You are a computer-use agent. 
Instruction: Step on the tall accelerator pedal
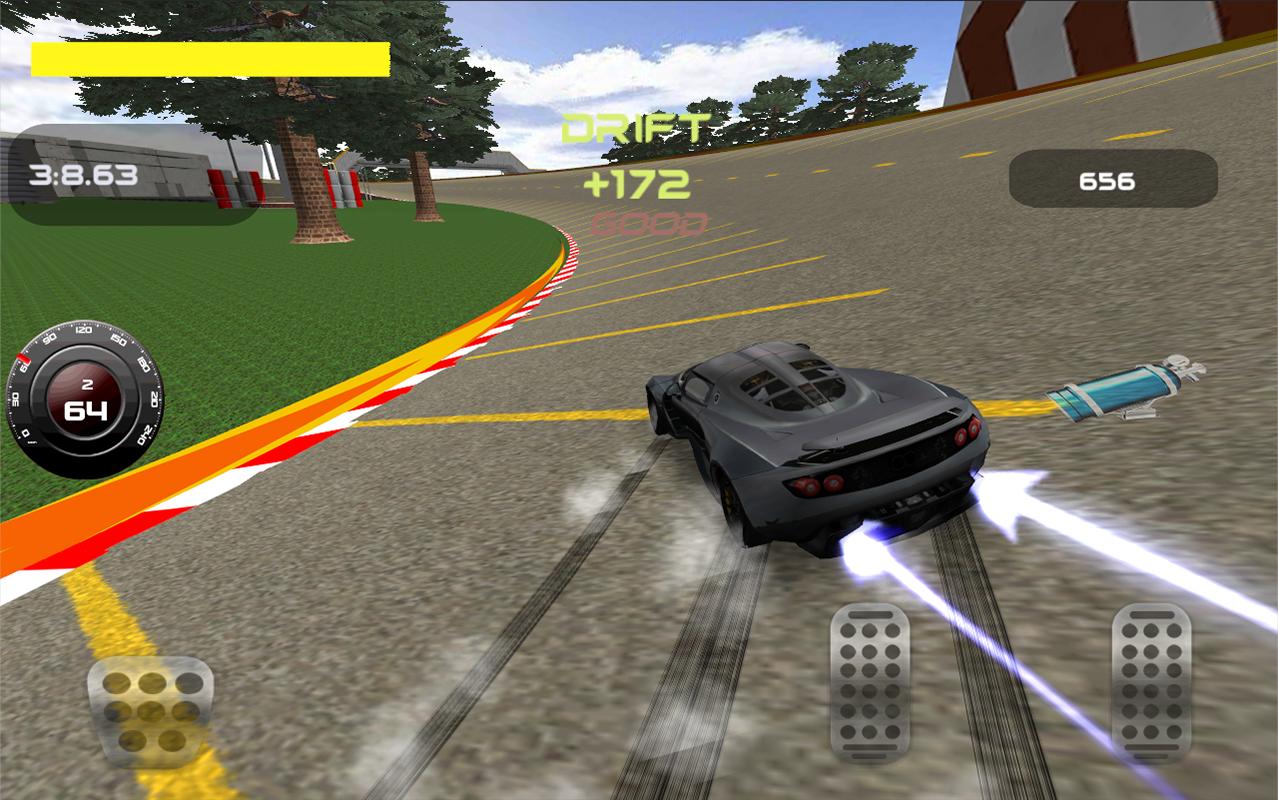1151,683
